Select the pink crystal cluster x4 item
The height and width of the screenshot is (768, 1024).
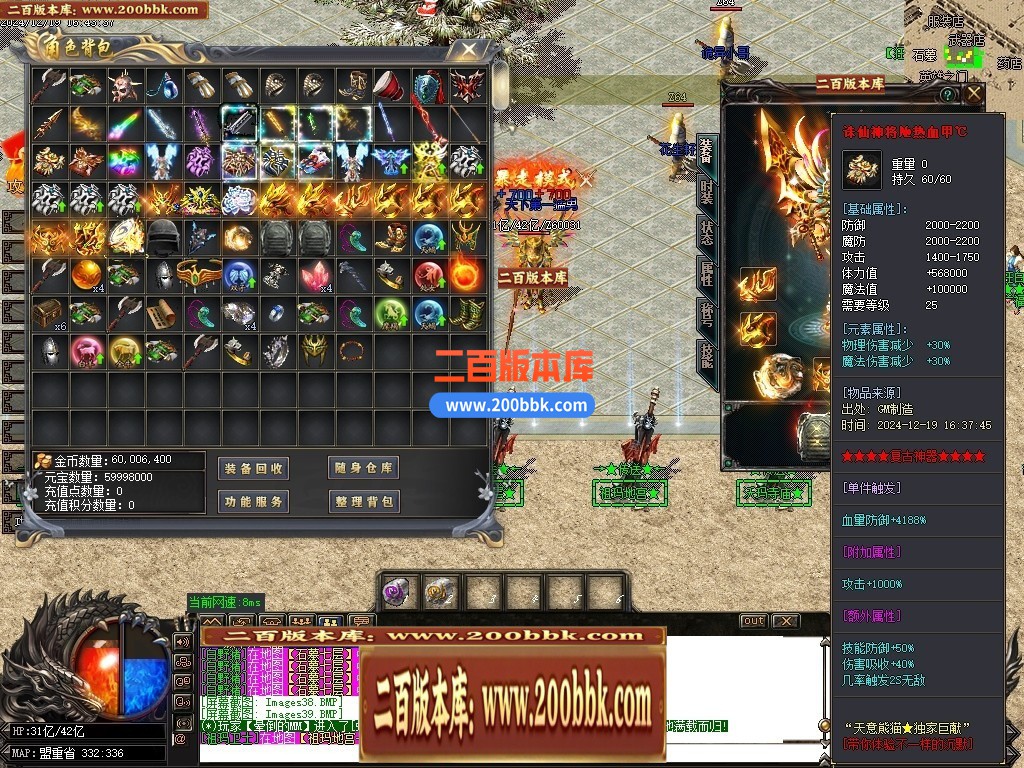[x=313, y=274]
